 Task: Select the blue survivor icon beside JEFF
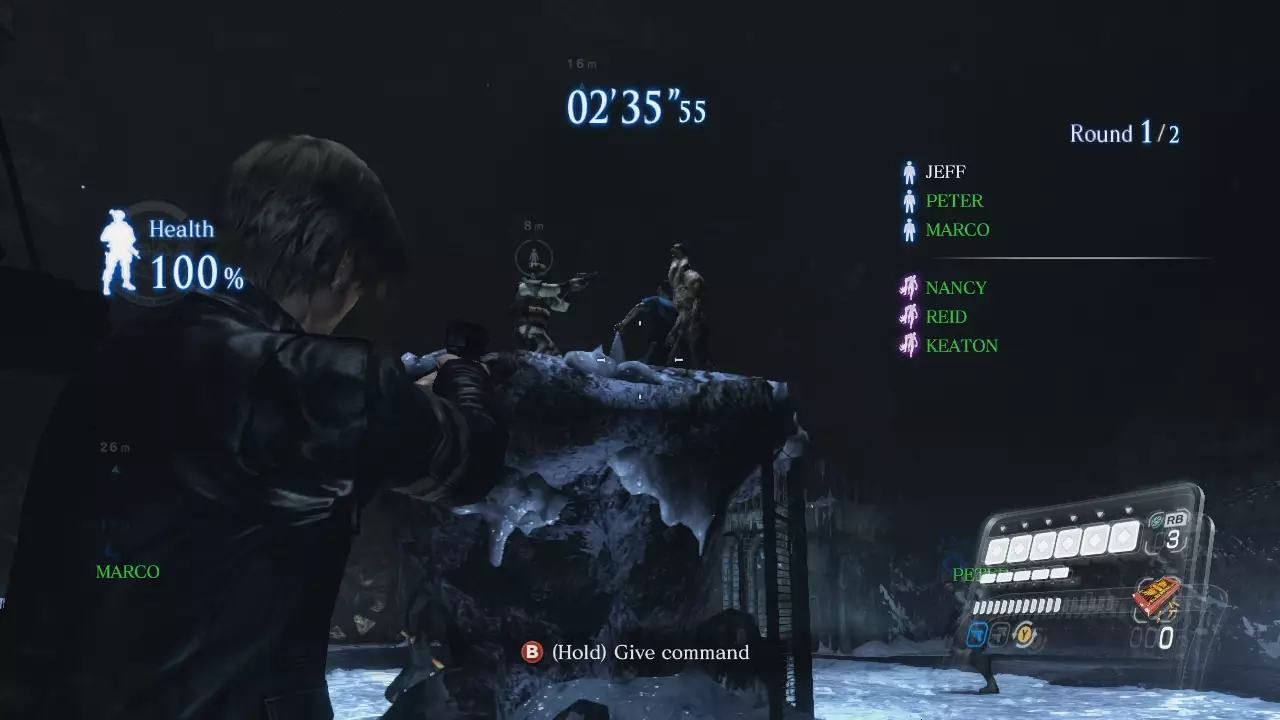point(909,171)
